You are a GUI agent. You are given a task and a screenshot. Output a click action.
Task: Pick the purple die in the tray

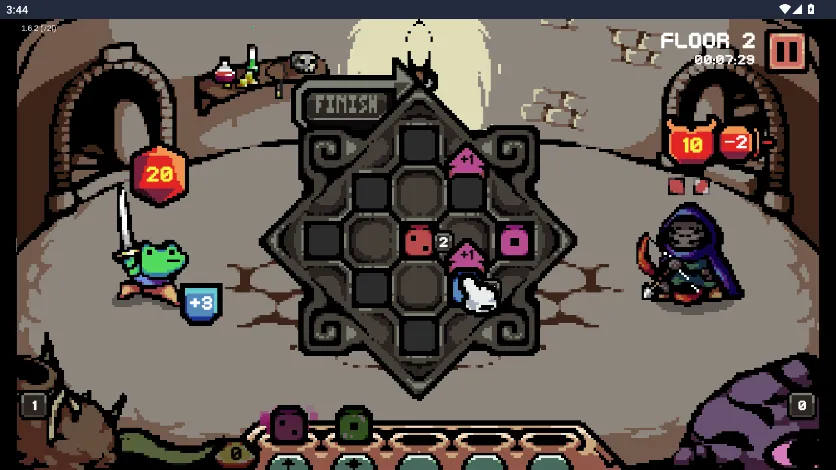288,425
